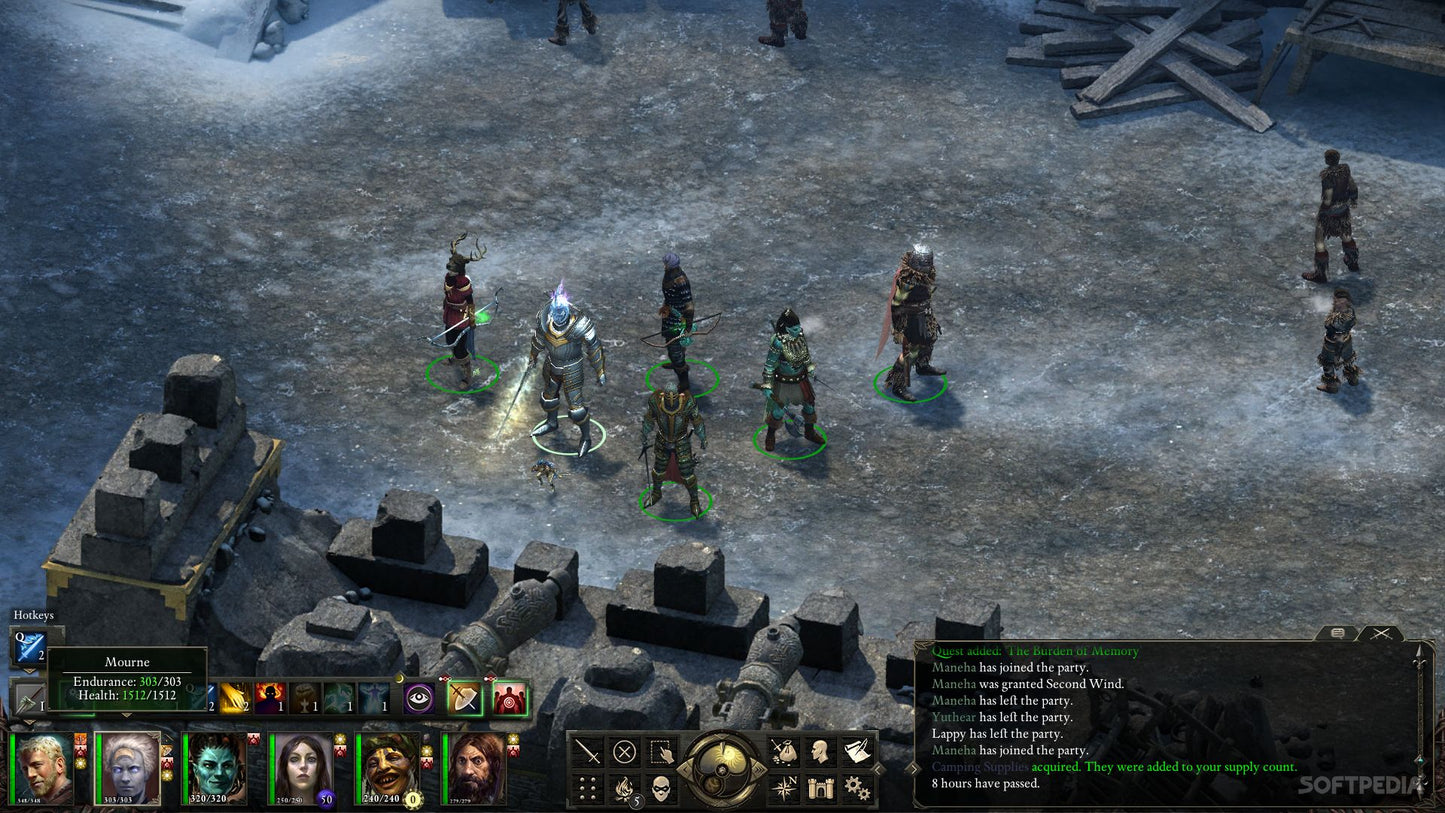Activate the attack sword button

click(588, 751)
